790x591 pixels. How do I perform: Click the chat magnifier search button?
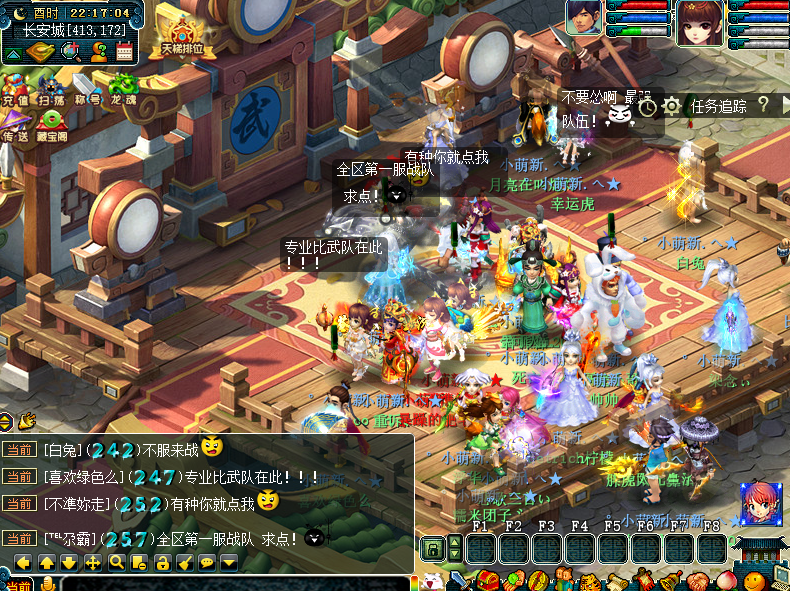tap(116, 562)
